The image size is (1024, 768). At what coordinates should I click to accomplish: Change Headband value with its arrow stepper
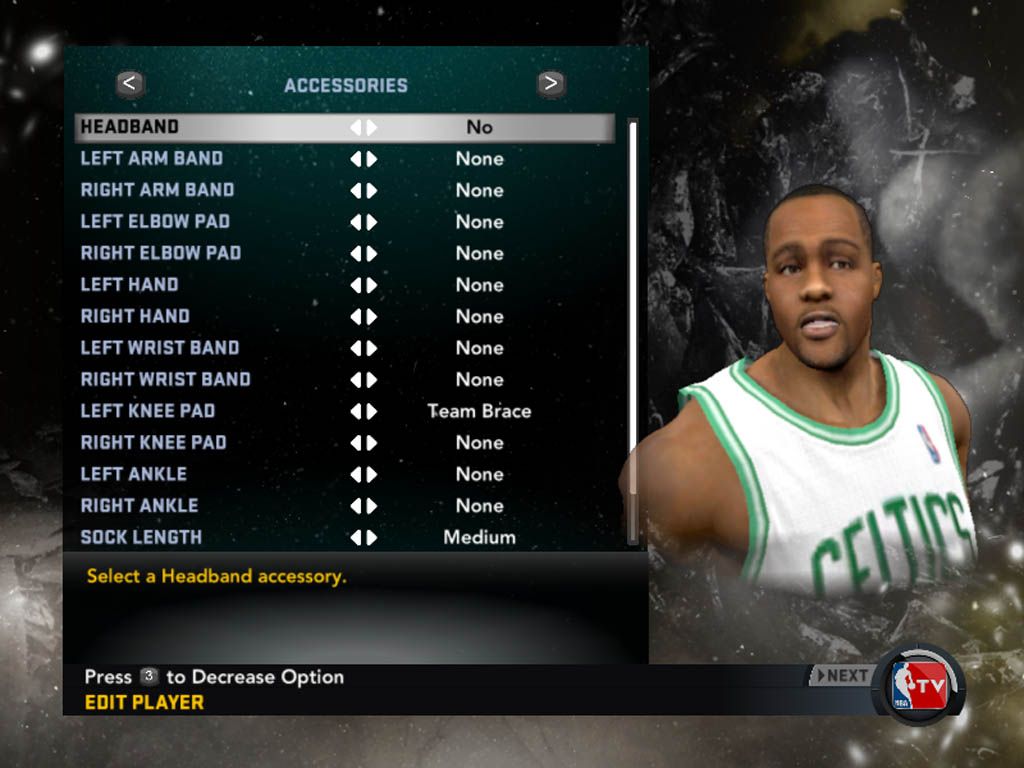363,127
